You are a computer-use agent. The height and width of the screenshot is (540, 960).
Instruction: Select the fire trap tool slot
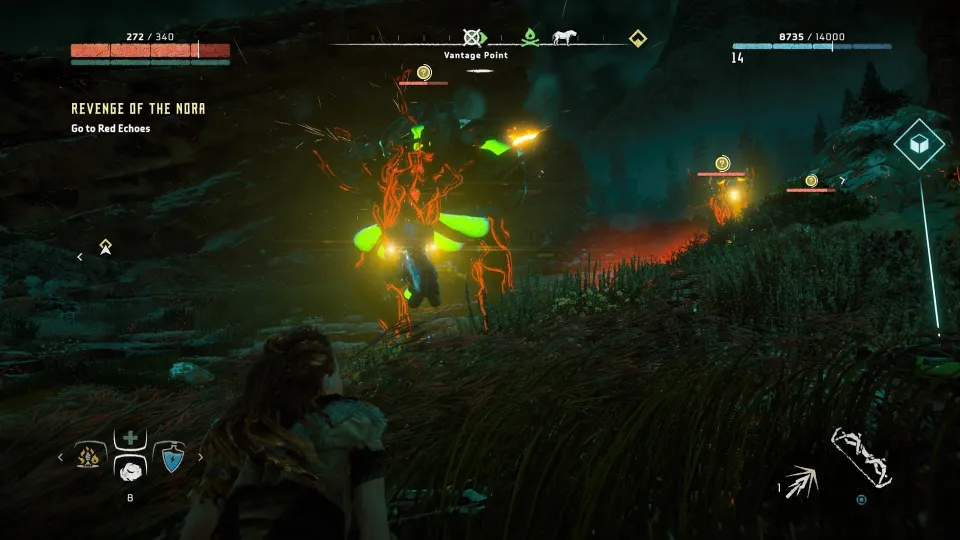point(90,457)
